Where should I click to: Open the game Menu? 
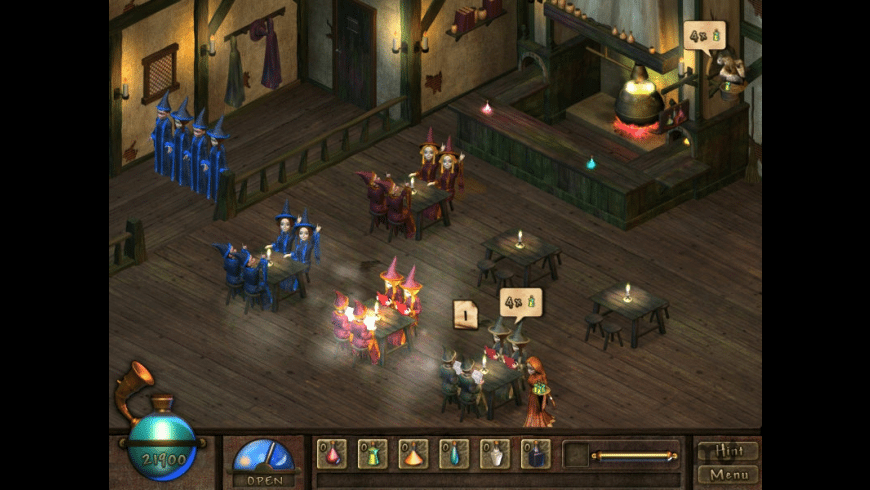[727, 473]
